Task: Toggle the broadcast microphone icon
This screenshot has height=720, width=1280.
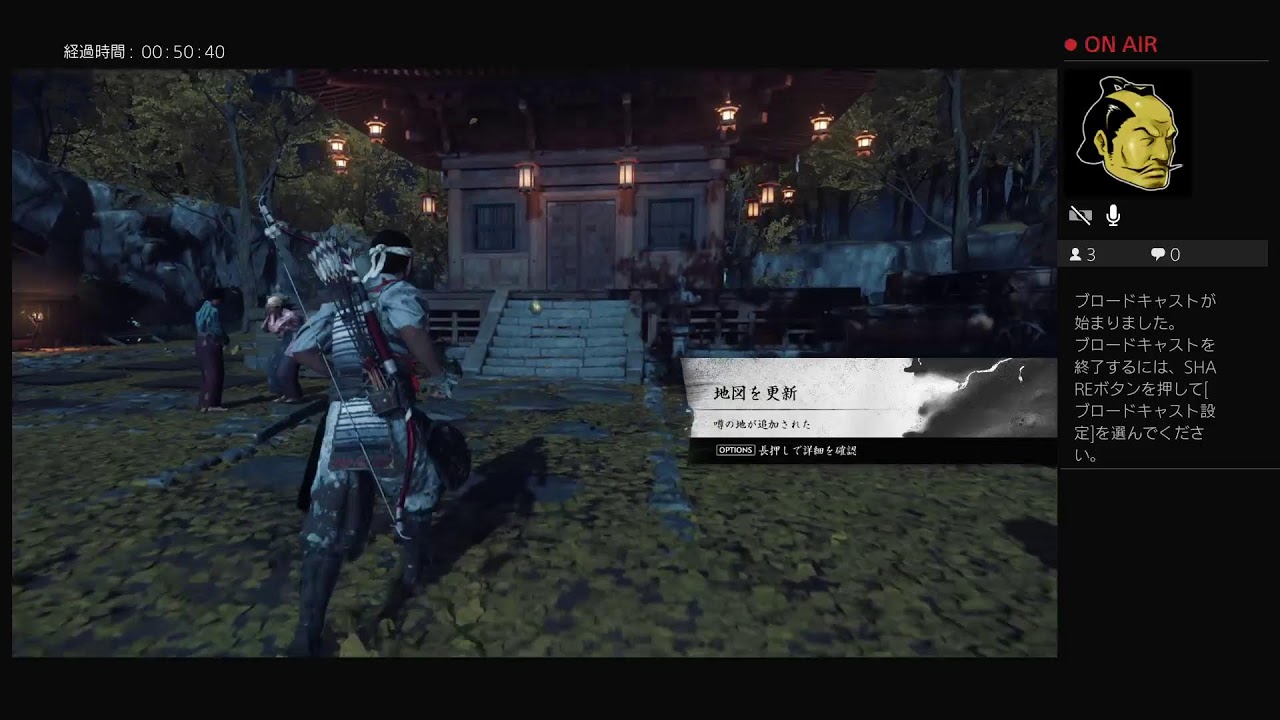Action: (x=1113, y=215)
